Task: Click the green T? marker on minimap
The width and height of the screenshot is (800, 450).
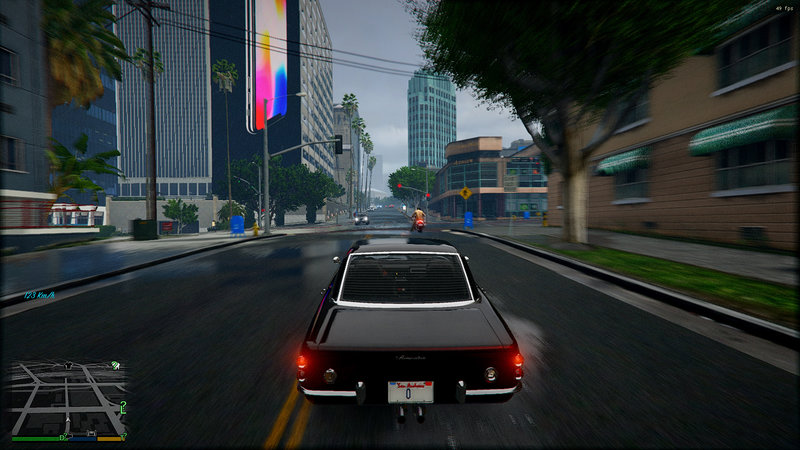Action: click(x=123, y=436)
